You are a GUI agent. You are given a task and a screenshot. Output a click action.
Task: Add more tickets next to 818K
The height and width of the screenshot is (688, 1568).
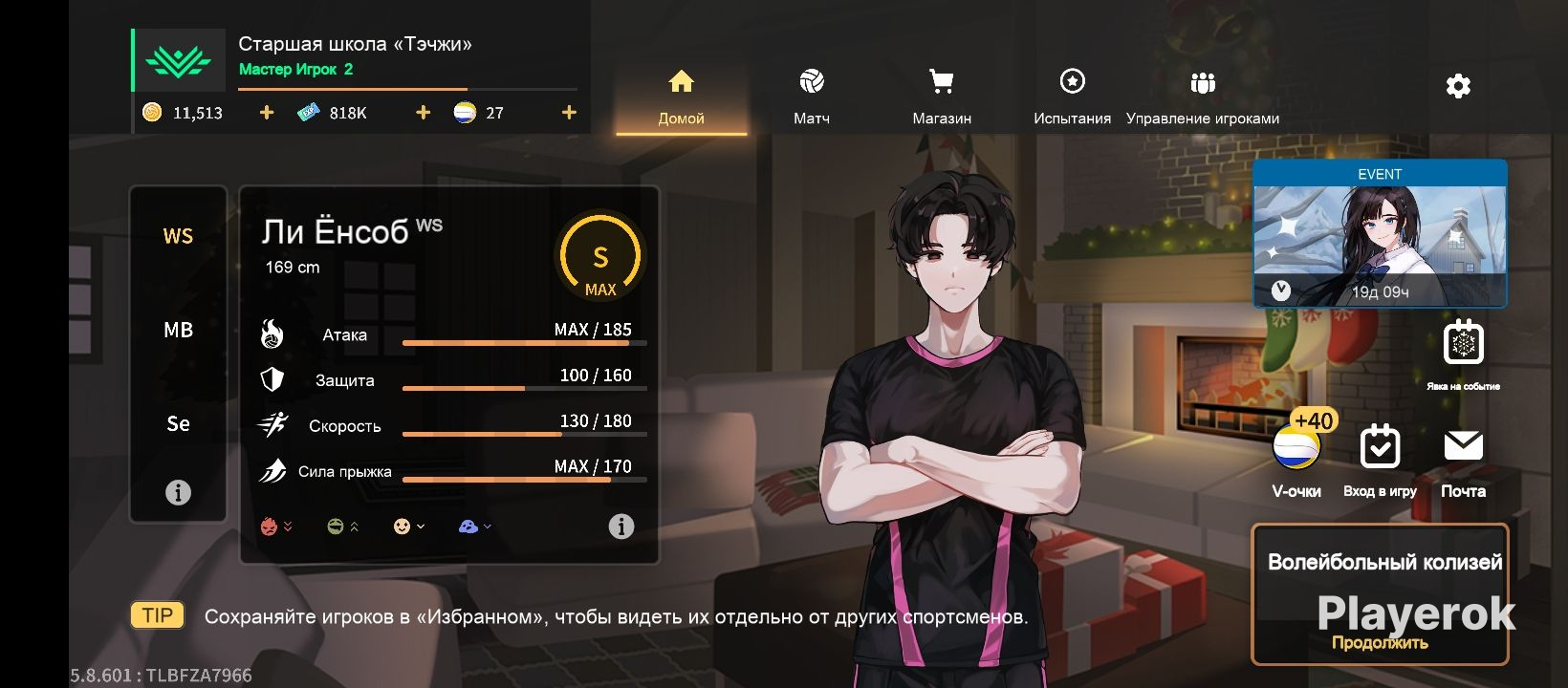(x=423, y=113)
